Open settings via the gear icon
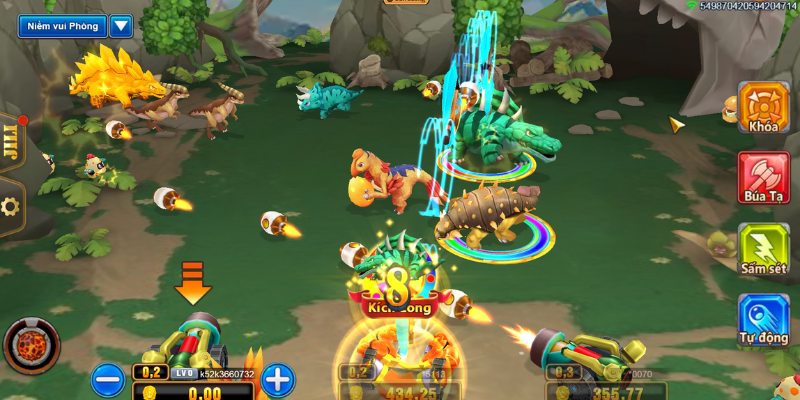 click(11, 207)
